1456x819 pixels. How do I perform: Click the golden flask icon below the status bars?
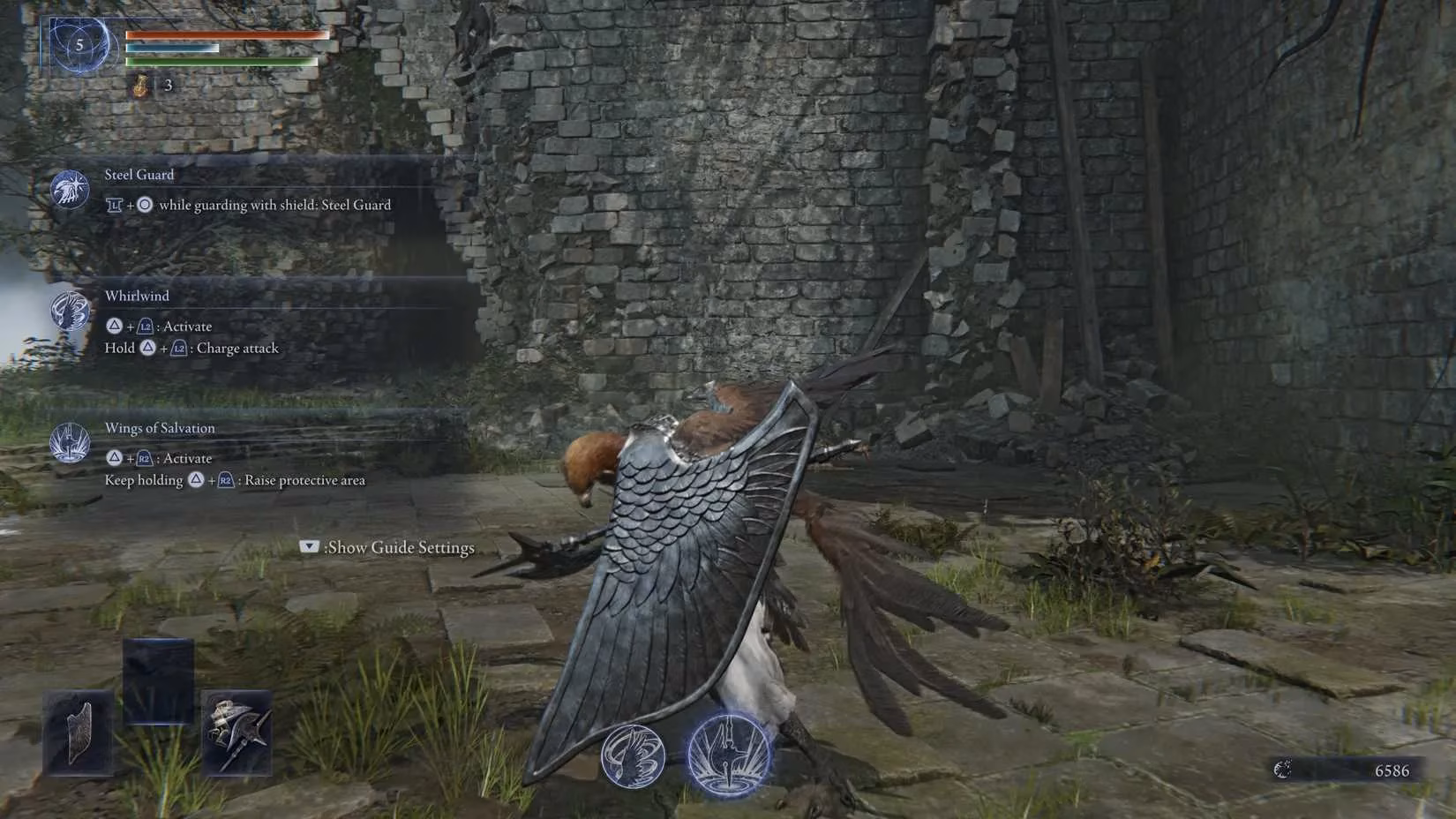coord(139,85)
